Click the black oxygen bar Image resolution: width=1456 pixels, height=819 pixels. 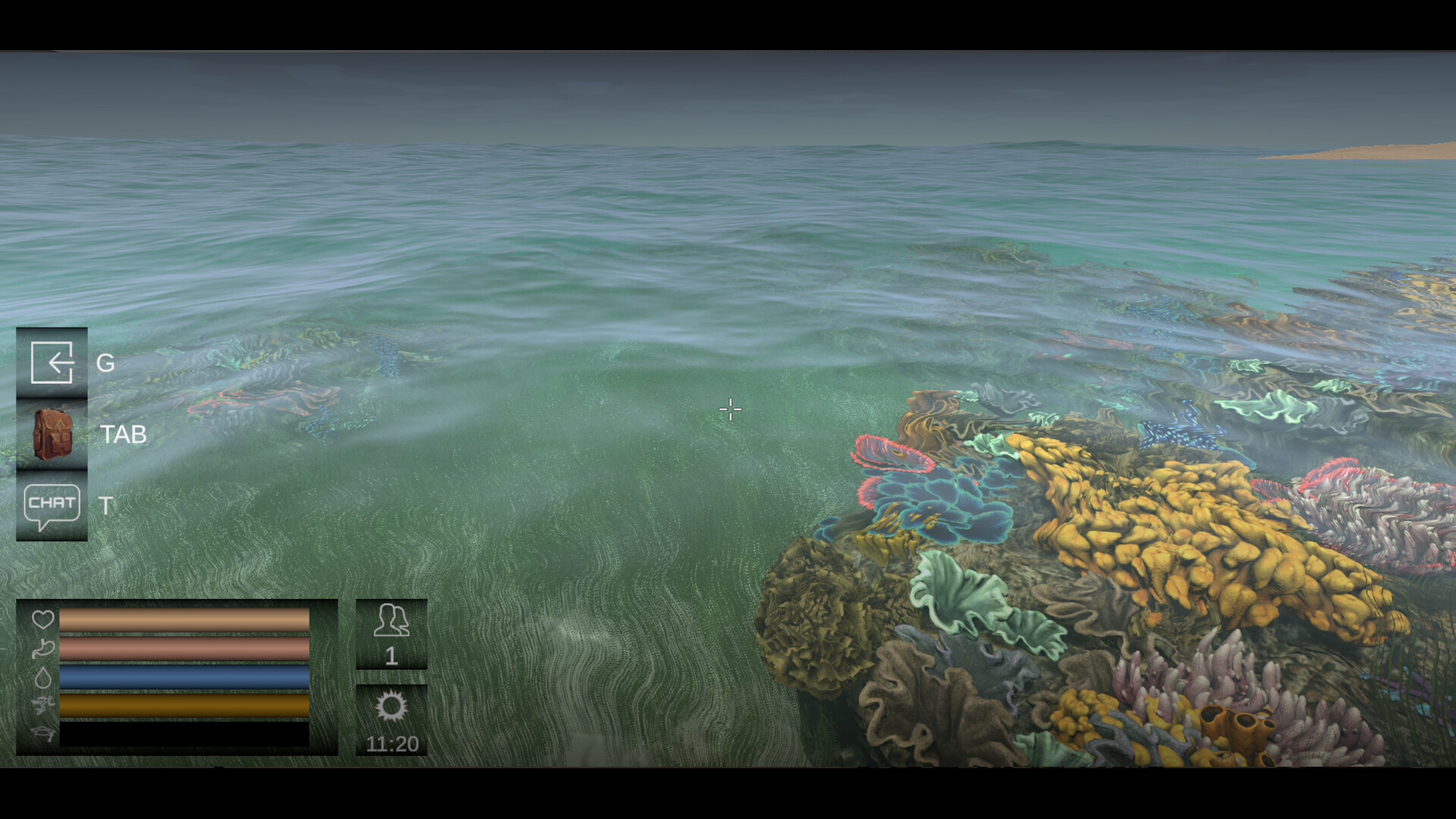coord(184,735)
